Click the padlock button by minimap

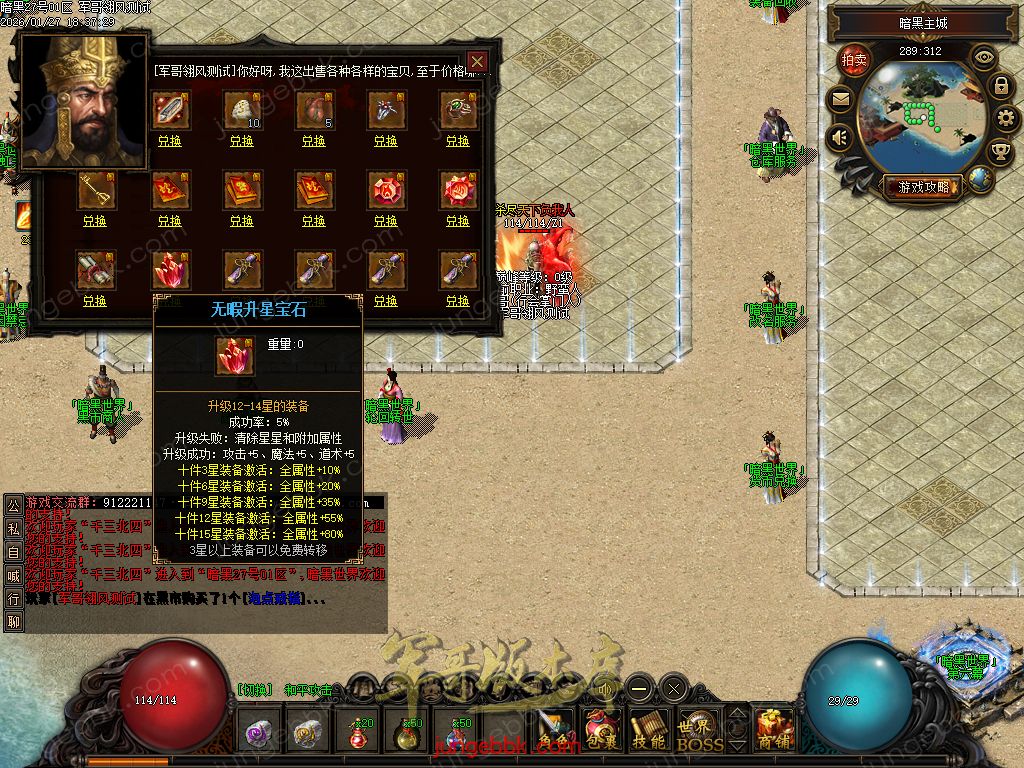point(1000,86)
